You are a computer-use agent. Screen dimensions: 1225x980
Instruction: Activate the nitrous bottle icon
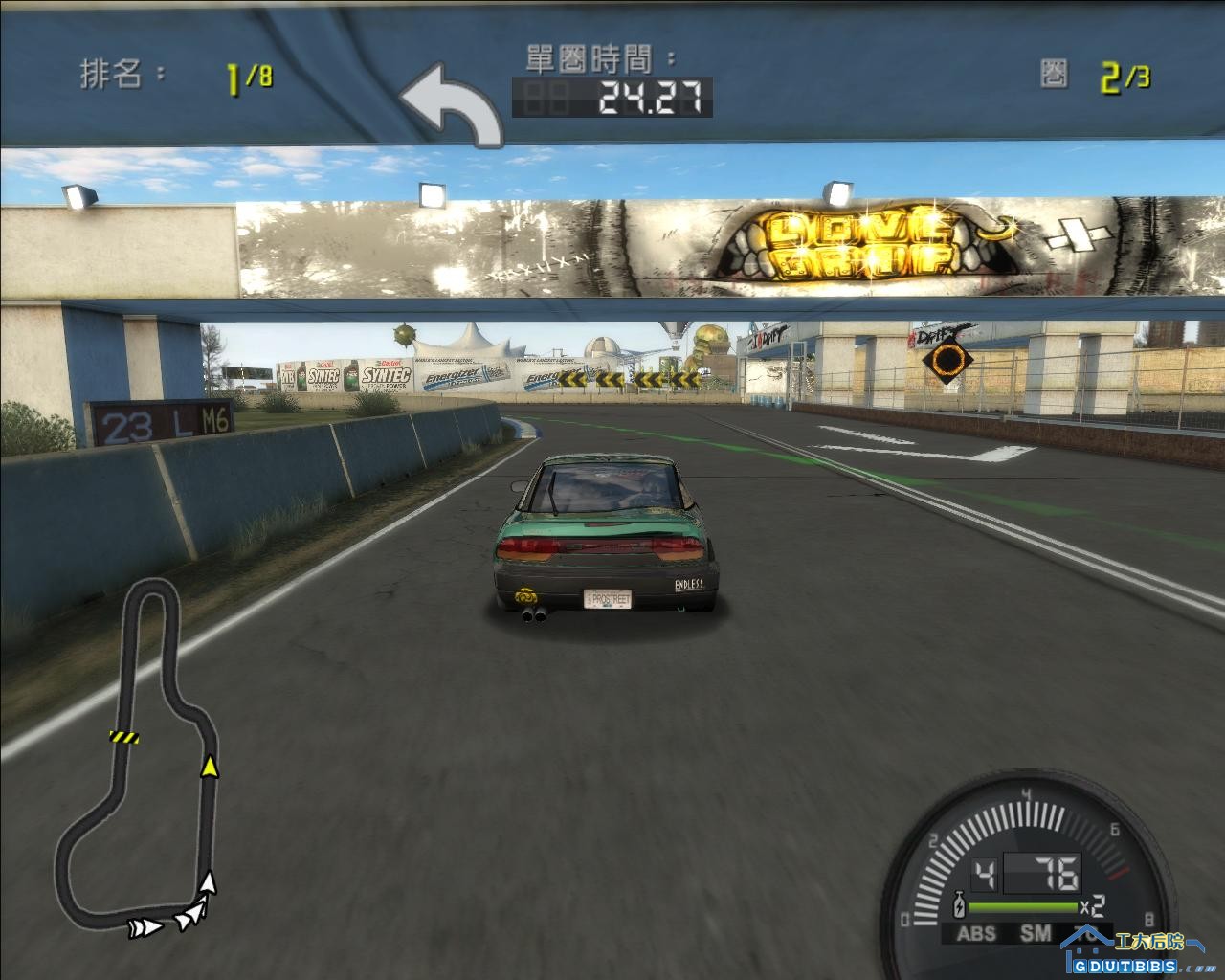(958, 904)
